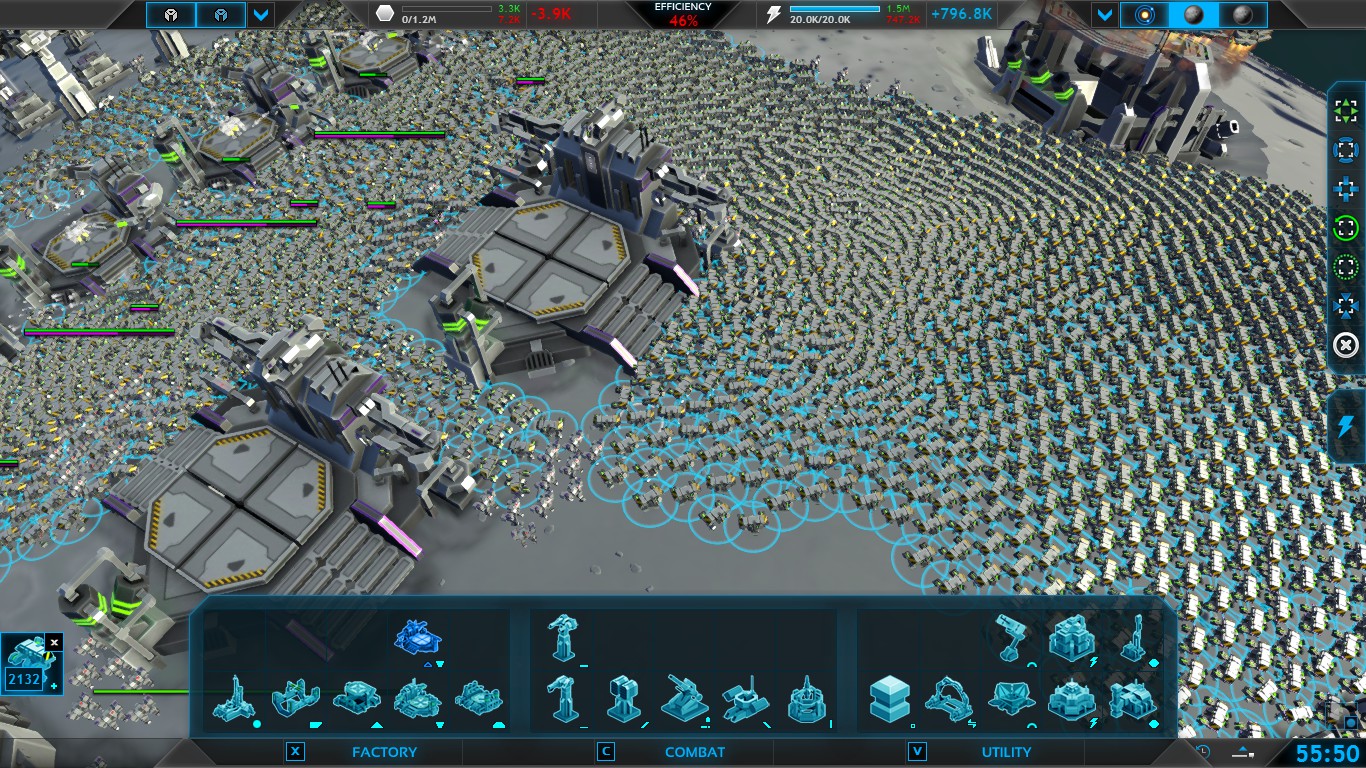Select the blue cross assist command

1346,189
